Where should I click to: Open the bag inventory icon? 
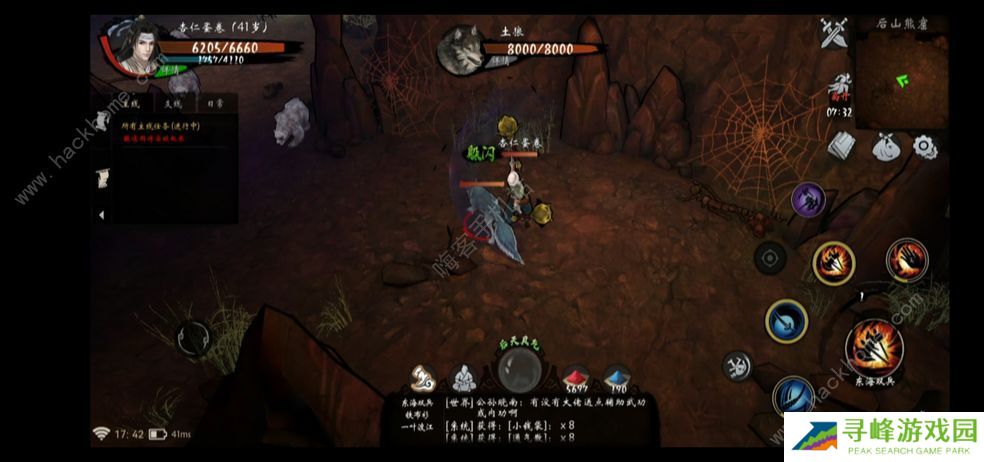[885, 146]
